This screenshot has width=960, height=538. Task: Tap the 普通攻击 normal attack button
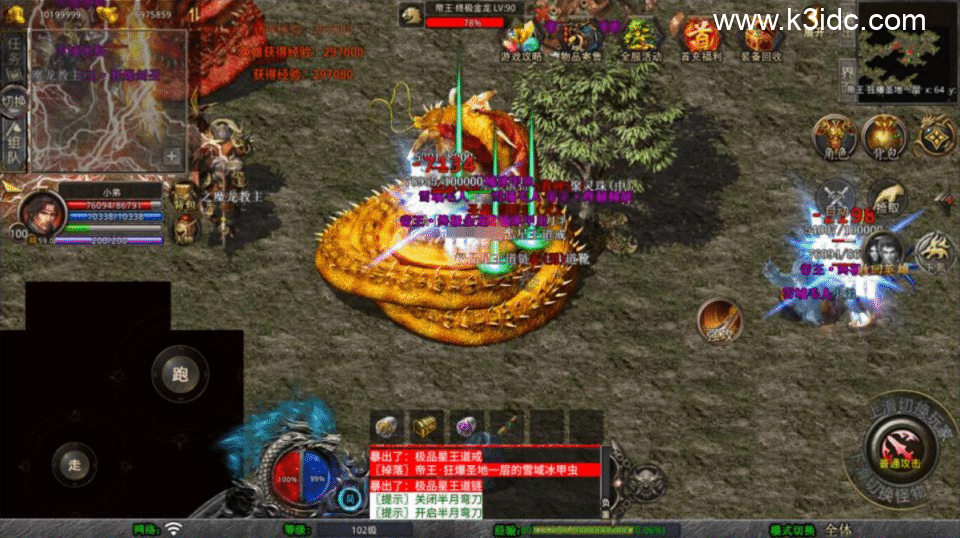pos(899,448)
